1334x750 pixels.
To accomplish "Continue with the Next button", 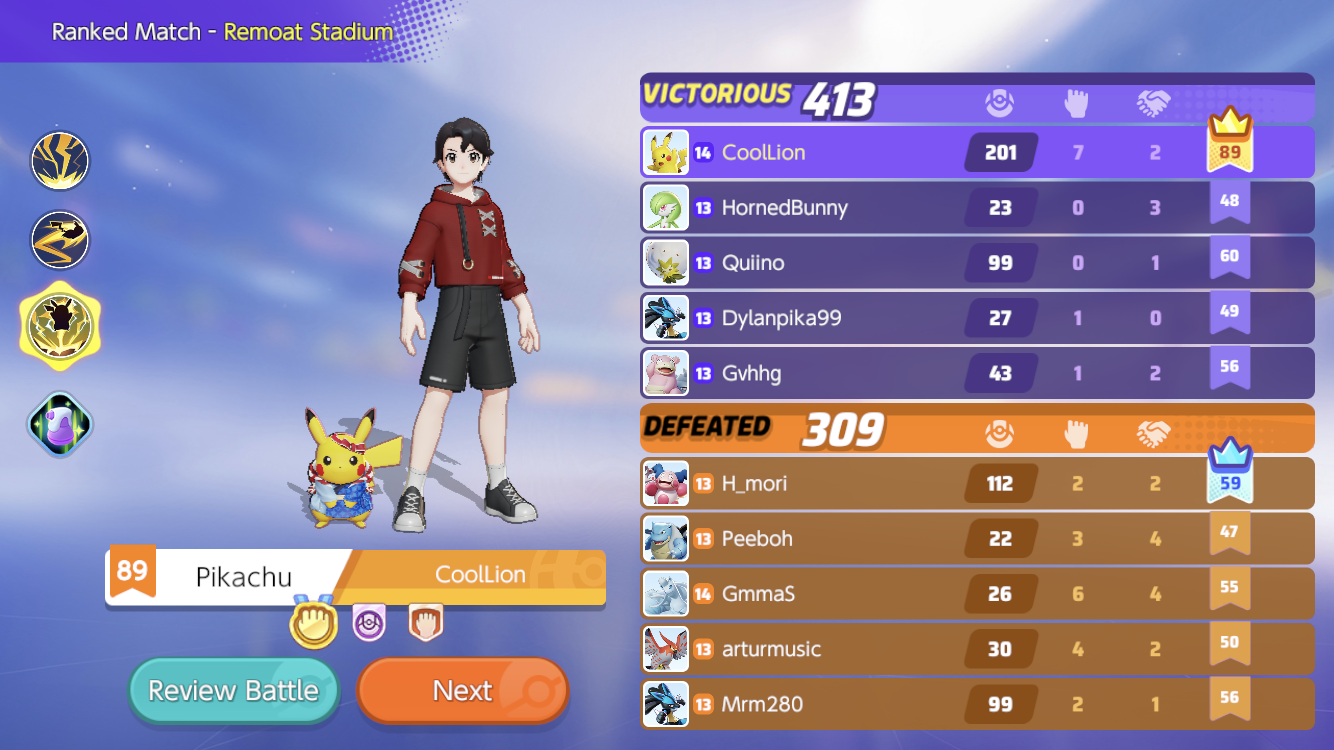I will [x=462, y=690].
